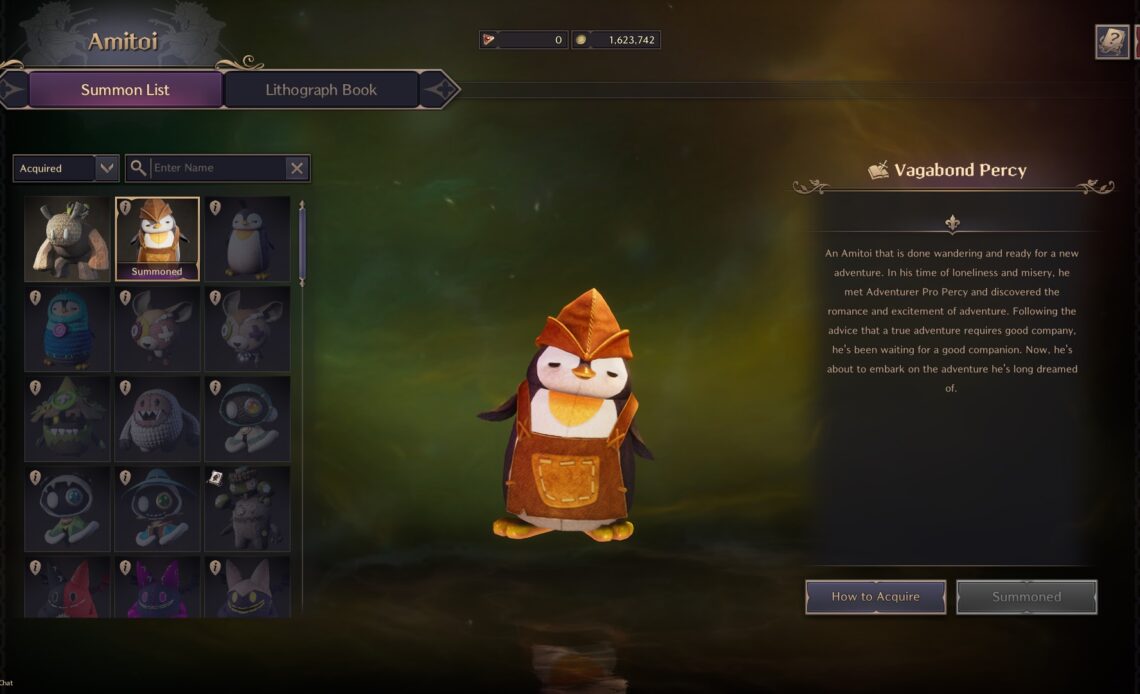Click the How to Acquire button
Screen dimensions: 1140x694
coord(875,597)
